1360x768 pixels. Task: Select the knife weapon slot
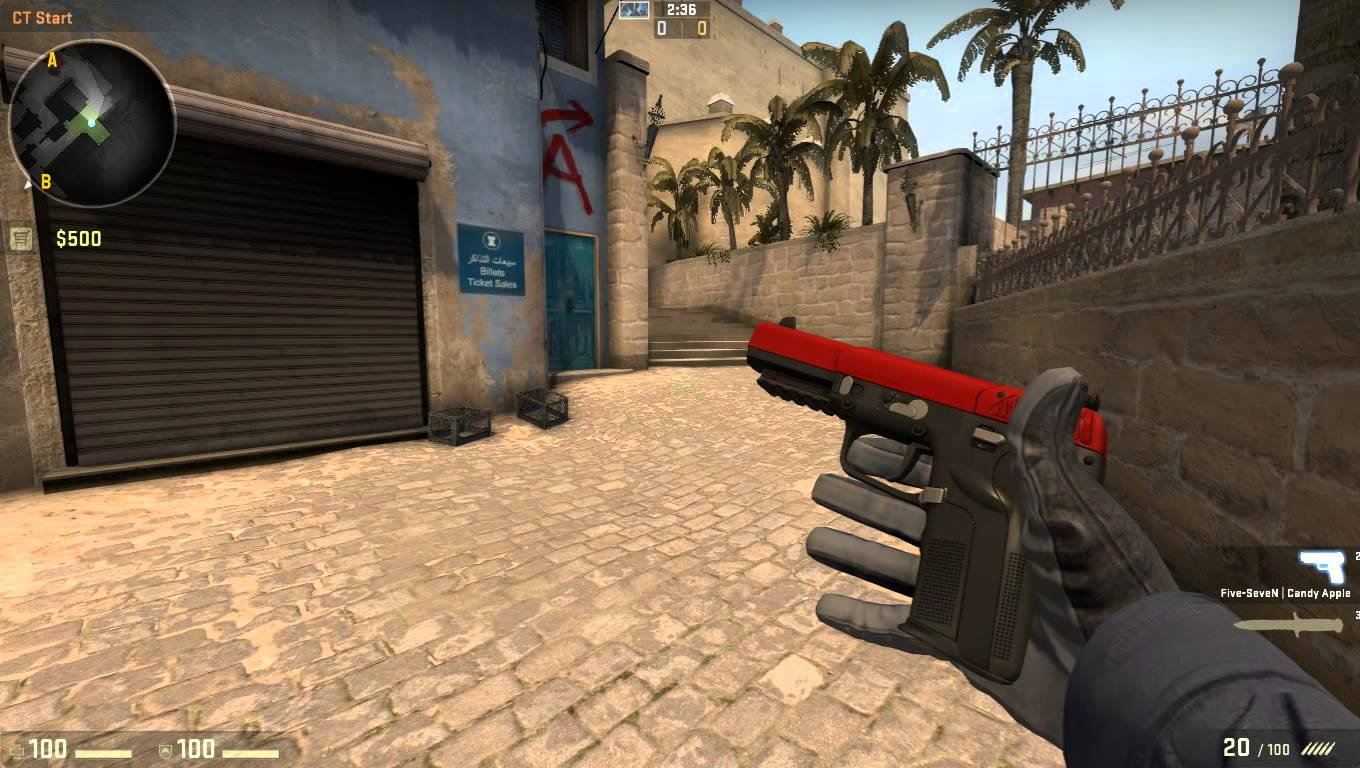point(1288,626)
